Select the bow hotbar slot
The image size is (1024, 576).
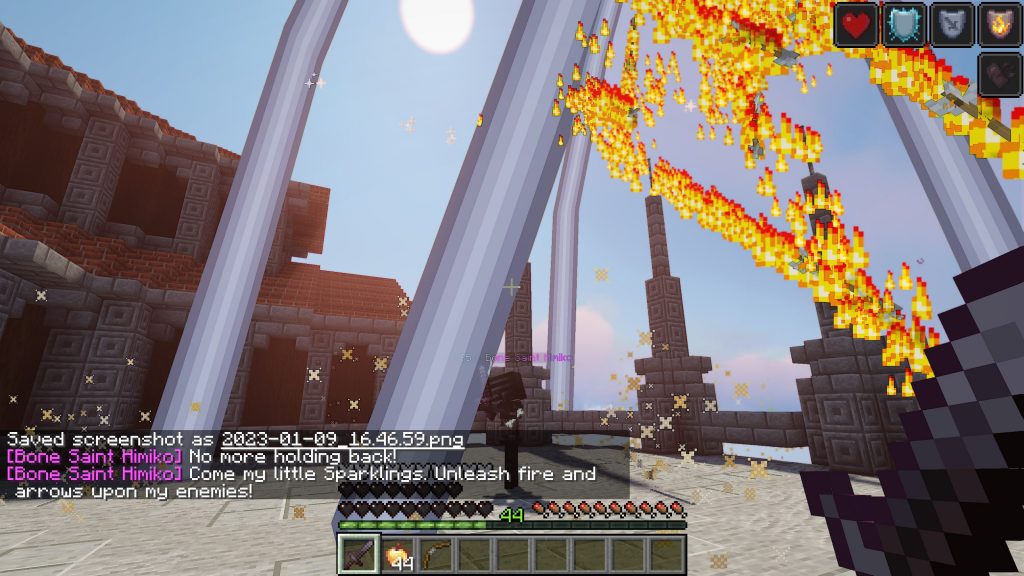click(x=434, y=553)
